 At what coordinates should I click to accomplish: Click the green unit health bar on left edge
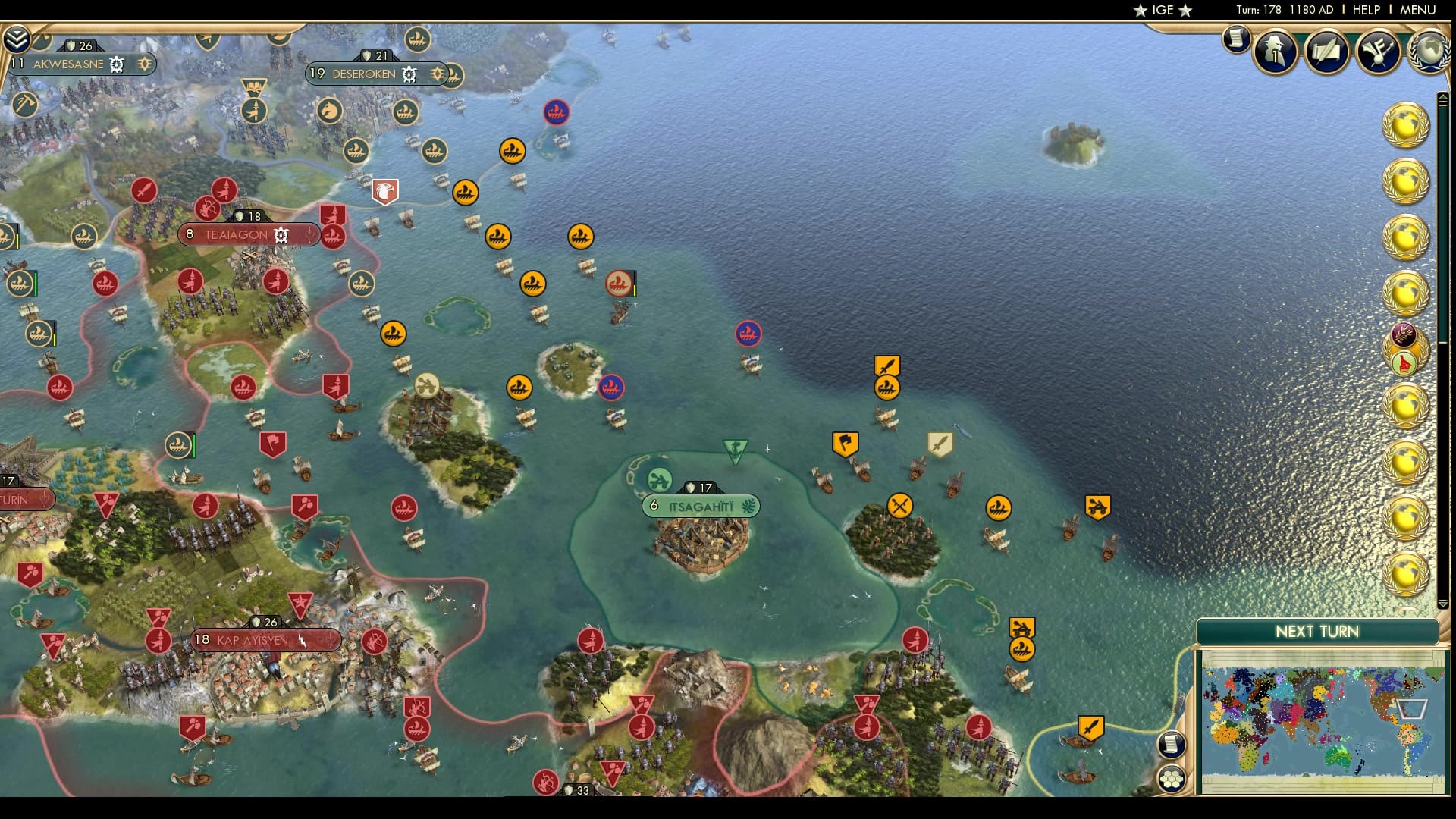[x=36, y=284]
